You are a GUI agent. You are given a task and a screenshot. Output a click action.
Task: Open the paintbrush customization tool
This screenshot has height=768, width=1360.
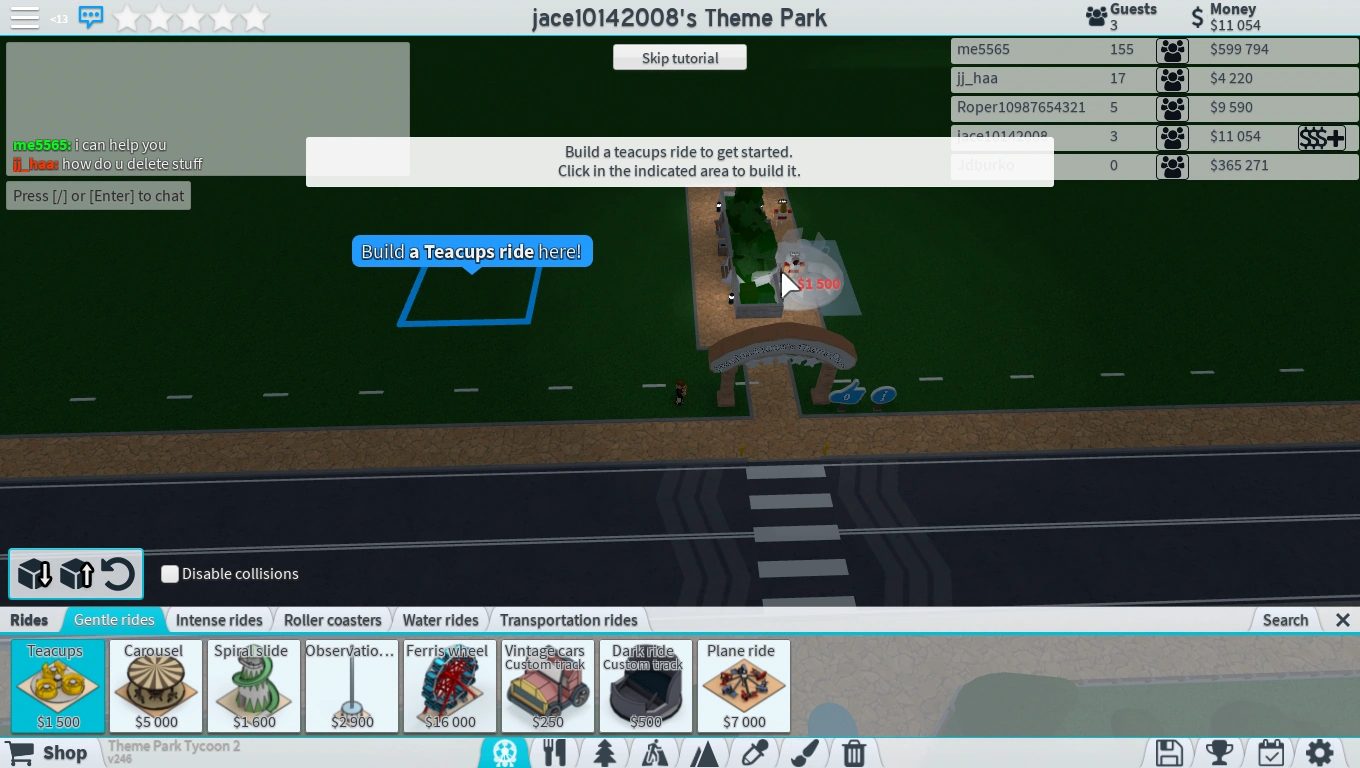tap(805, 752)
